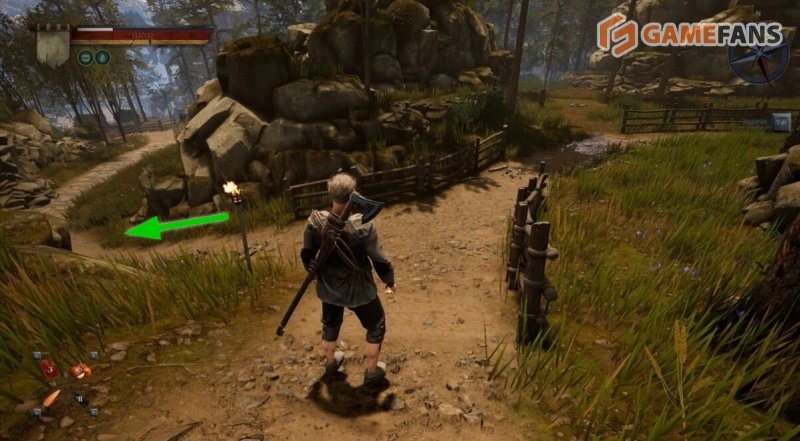800x441 pixels.
Task: Use the orange mushroom quick slot item
Action: tap(79, 369)
